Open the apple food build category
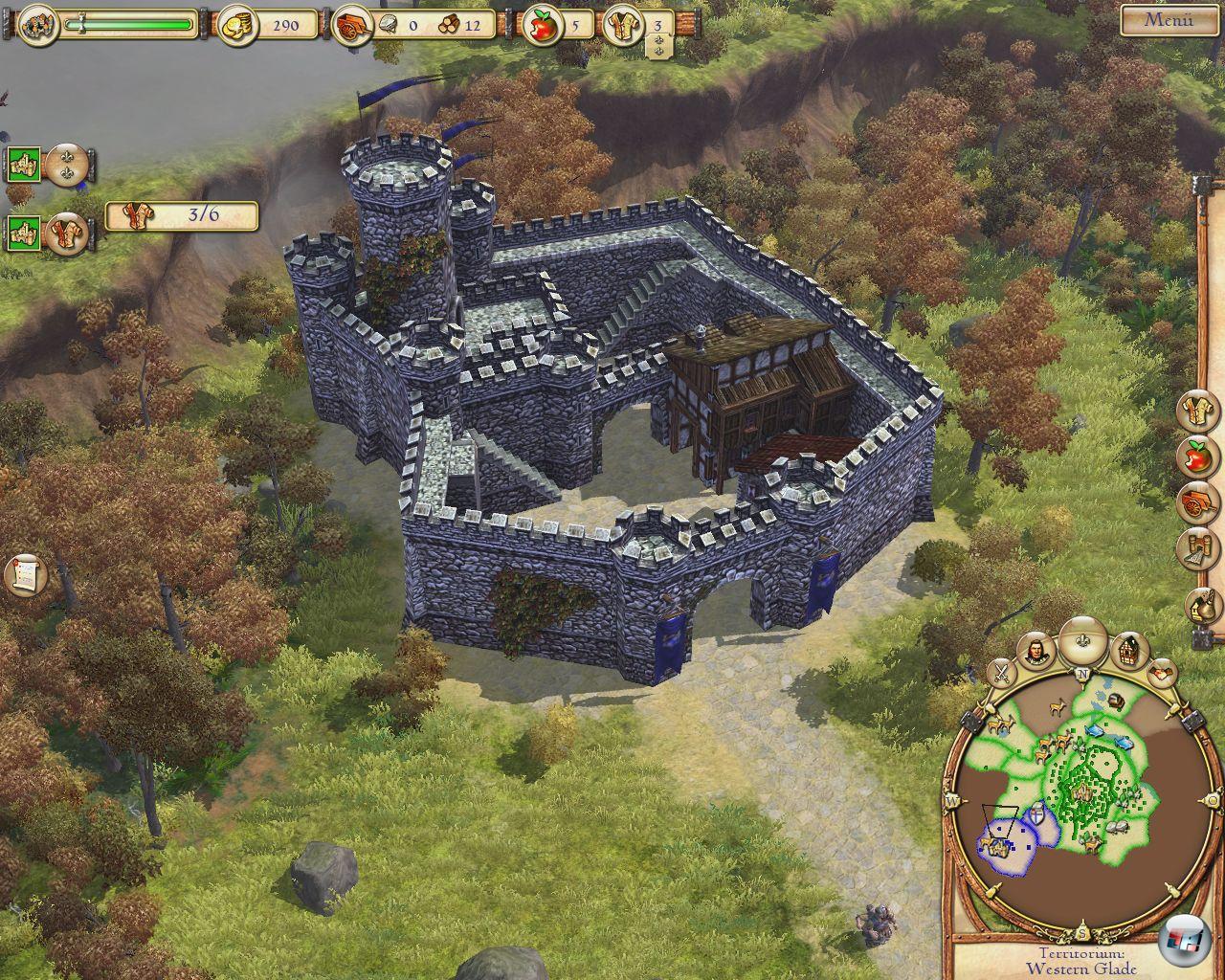 tap(1196, 457)
